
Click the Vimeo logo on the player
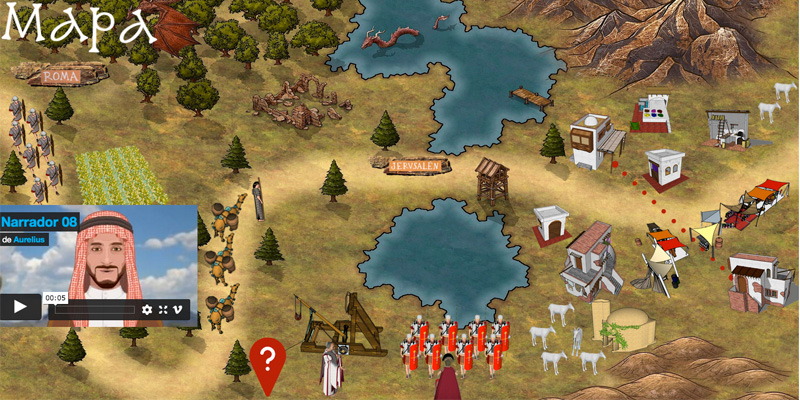tap(179, 310)
